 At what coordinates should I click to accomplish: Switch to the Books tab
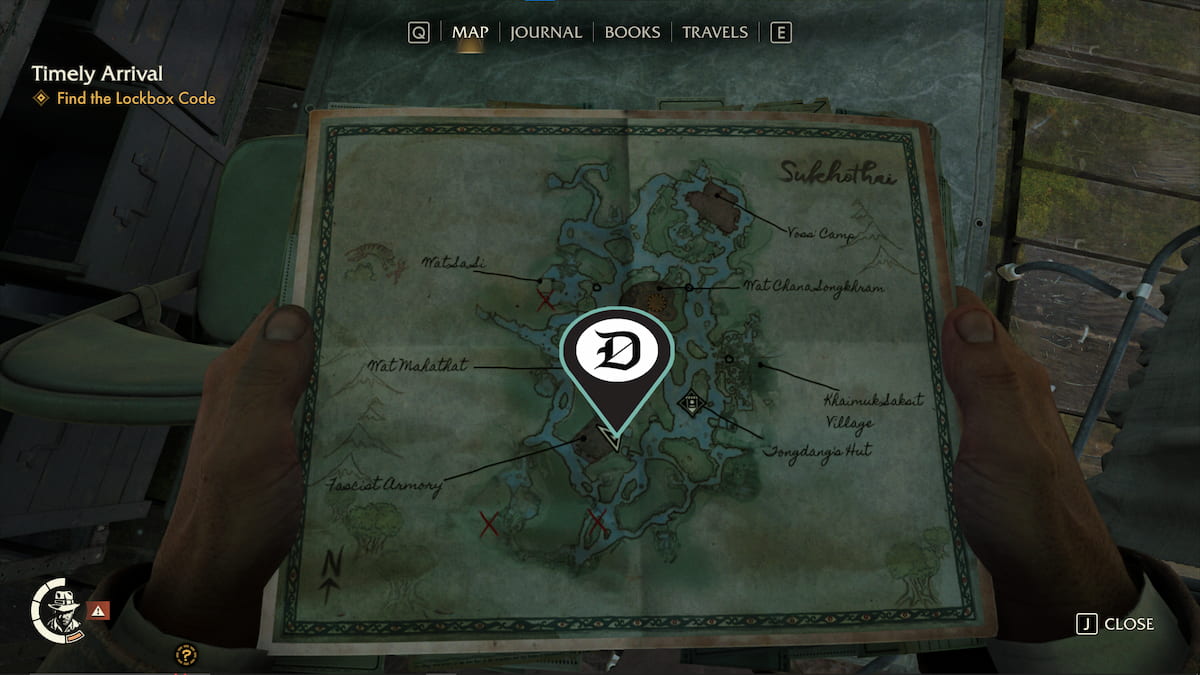click(632, 32)
